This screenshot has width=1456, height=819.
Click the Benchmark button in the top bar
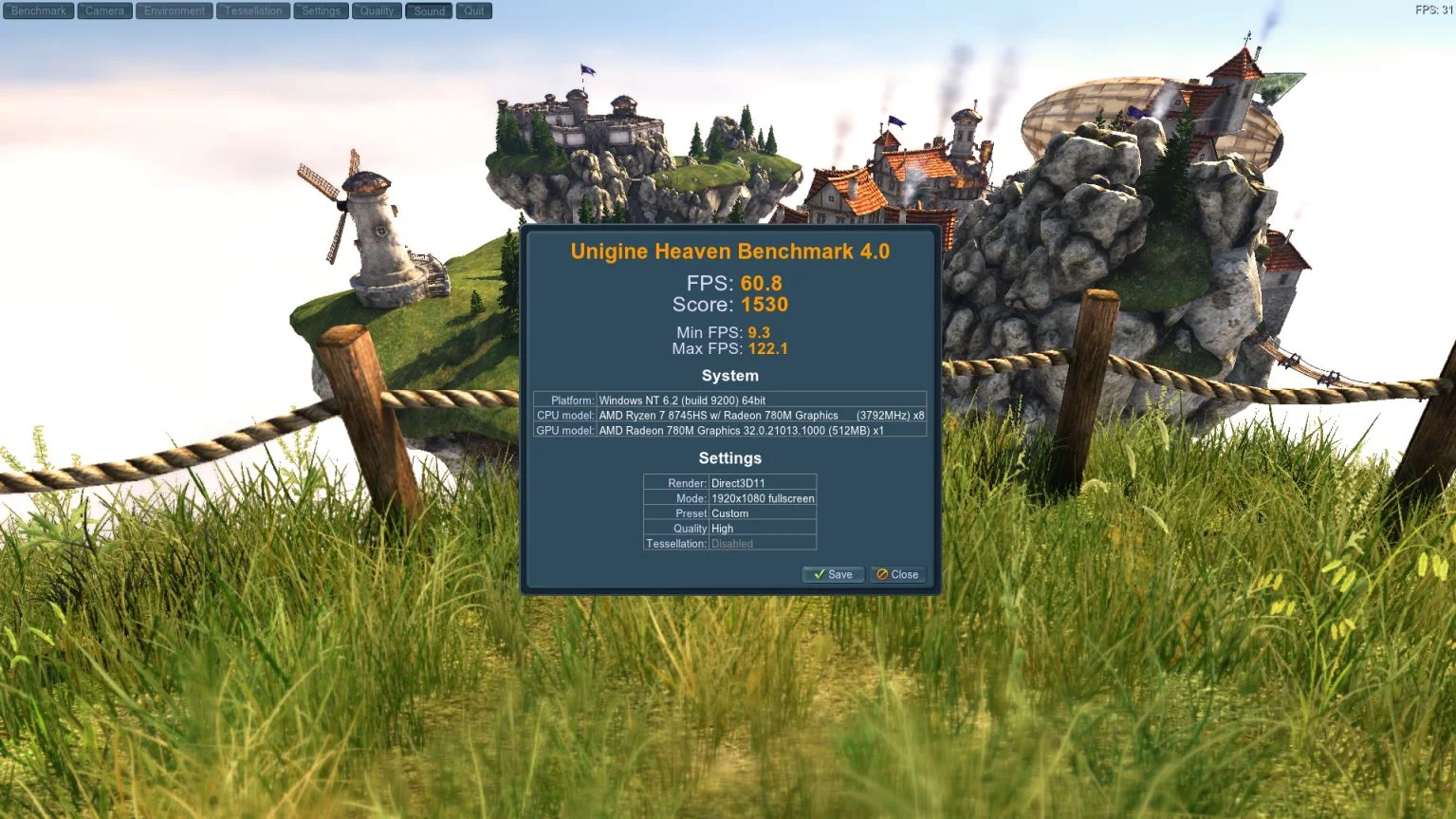(x=39, y=11)
